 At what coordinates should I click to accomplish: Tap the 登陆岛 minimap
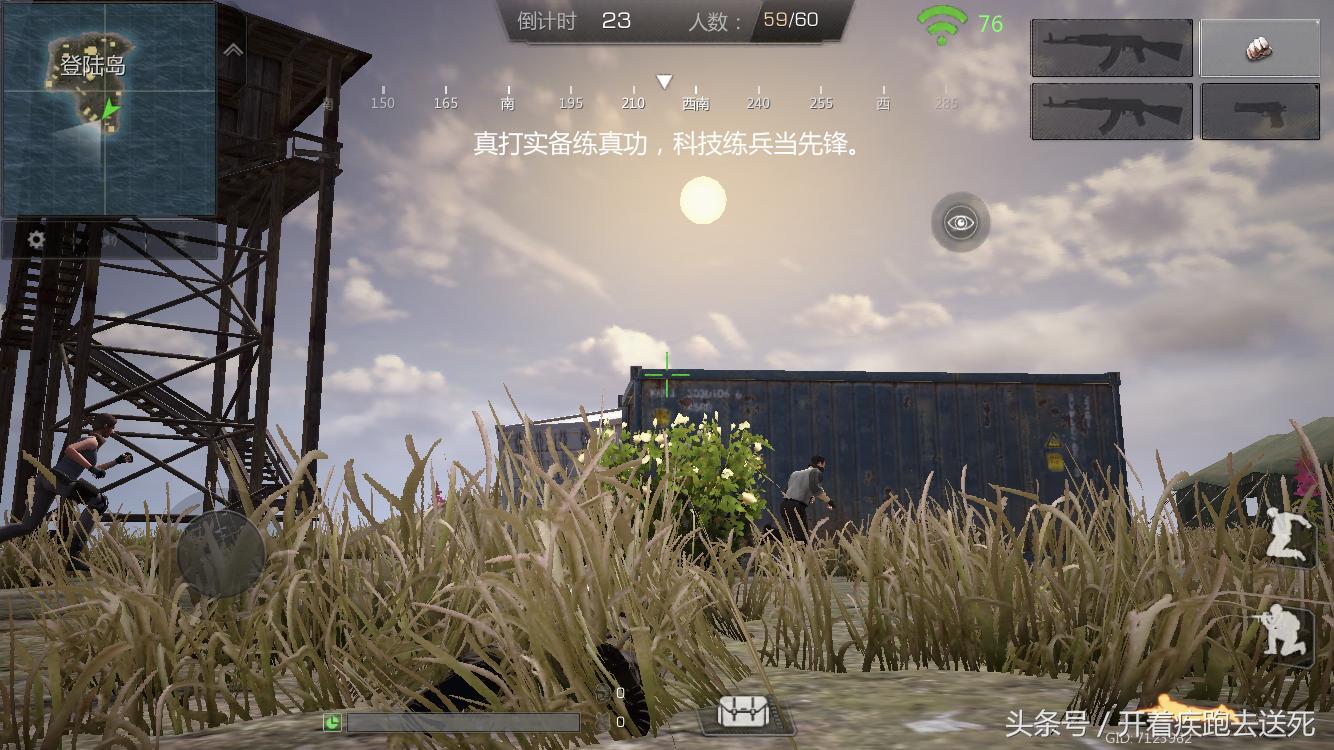110,110
